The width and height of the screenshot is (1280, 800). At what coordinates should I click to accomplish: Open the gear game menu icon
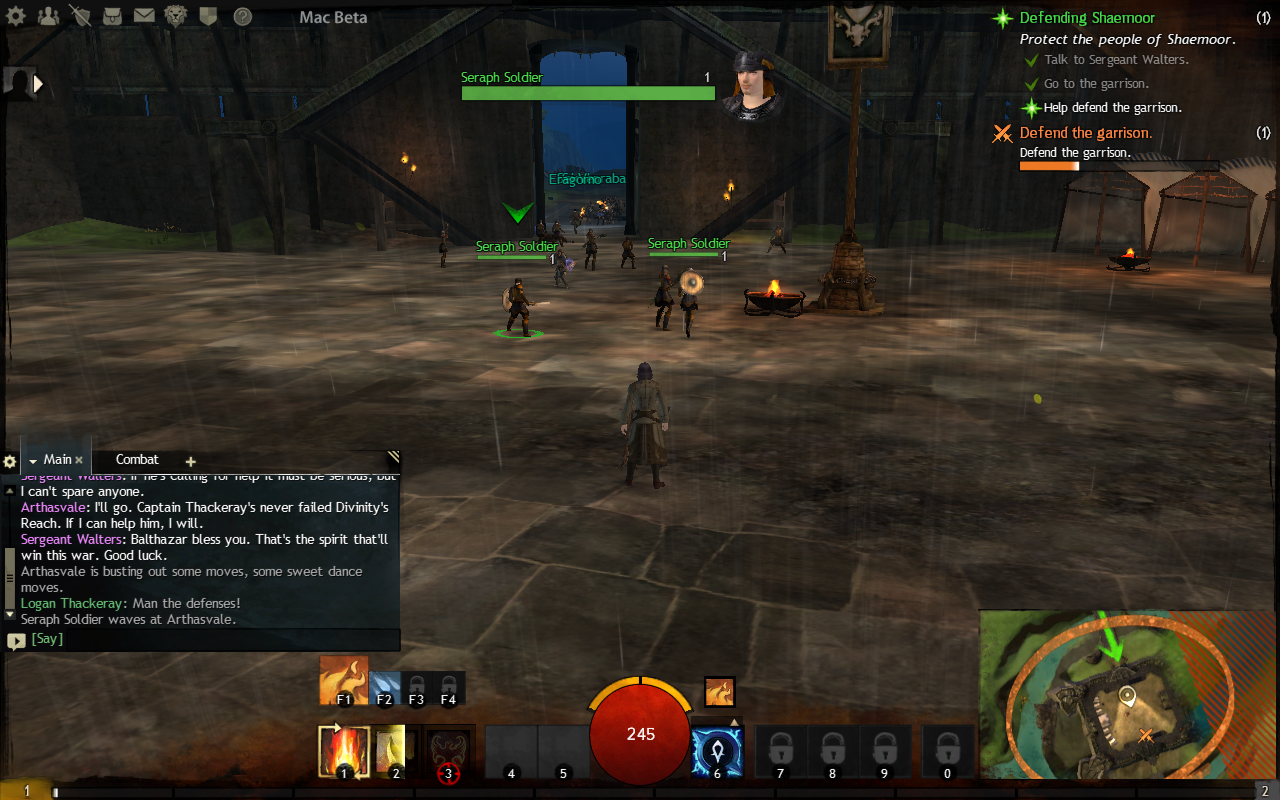coord(19,16)
